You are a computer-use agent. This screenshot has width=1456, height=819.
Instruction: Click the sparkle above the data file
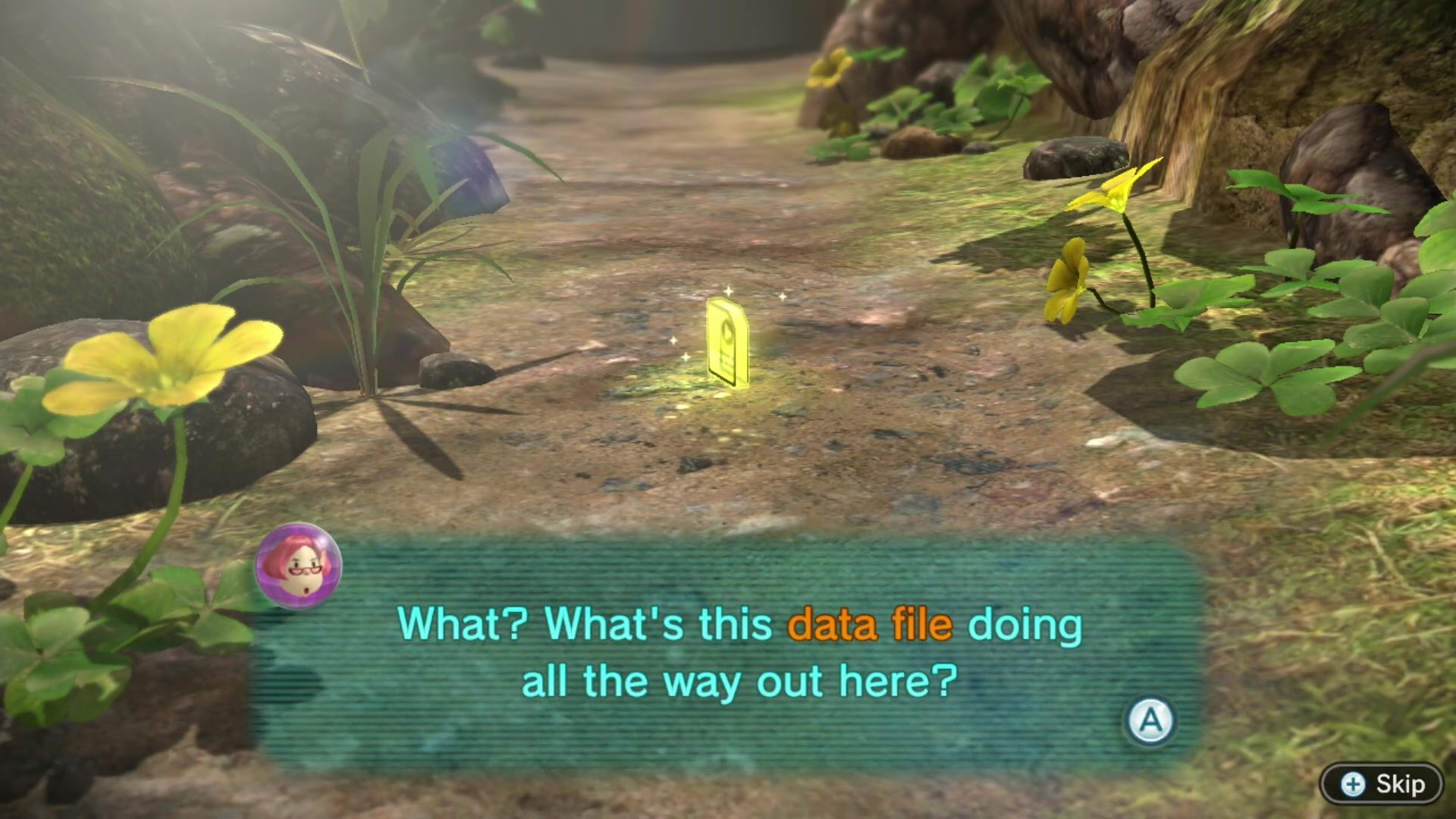[x=728, y=292]
